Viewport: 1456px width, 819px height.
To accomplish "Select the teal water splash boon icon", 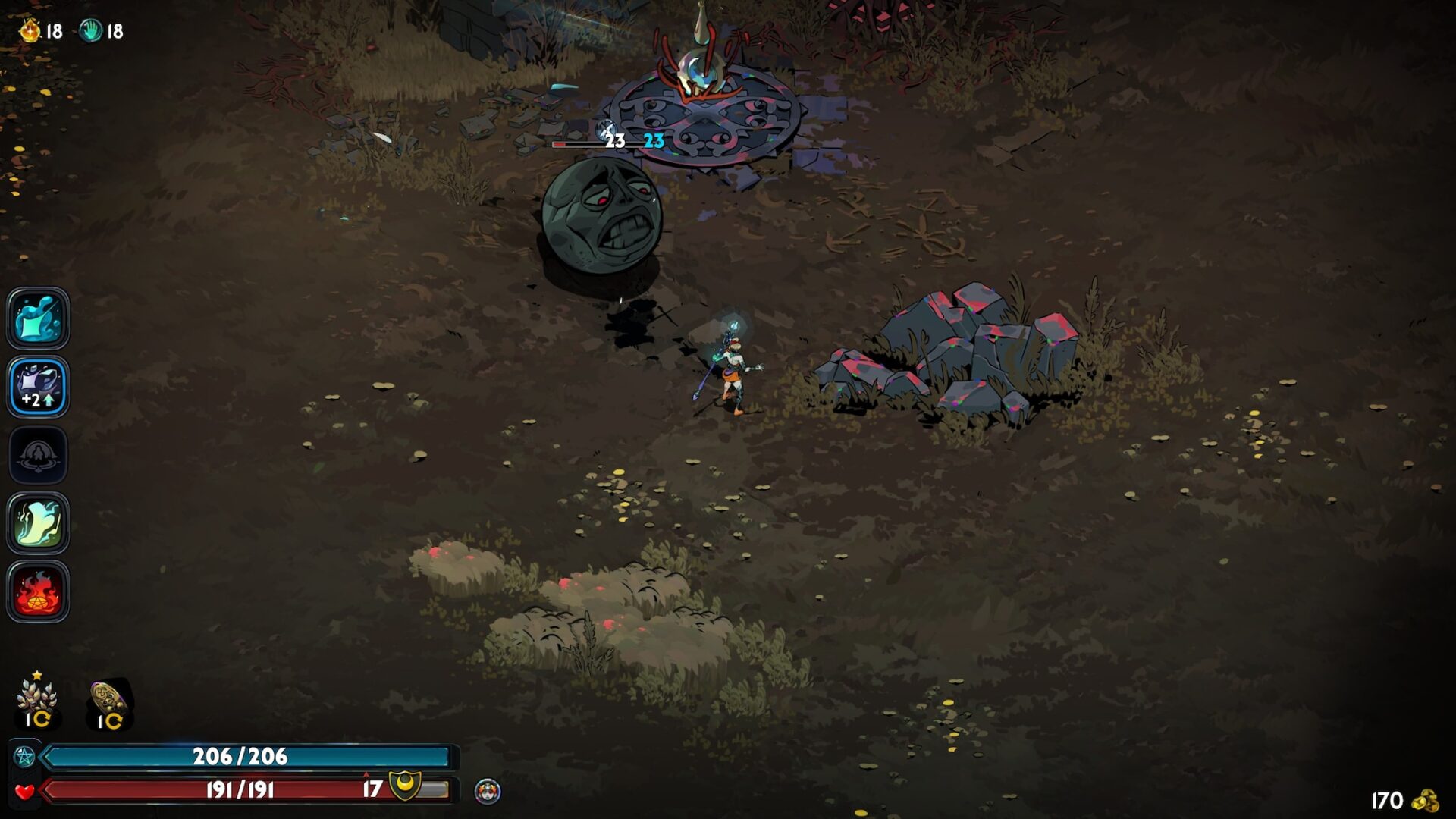I will [x=38, y=318].
